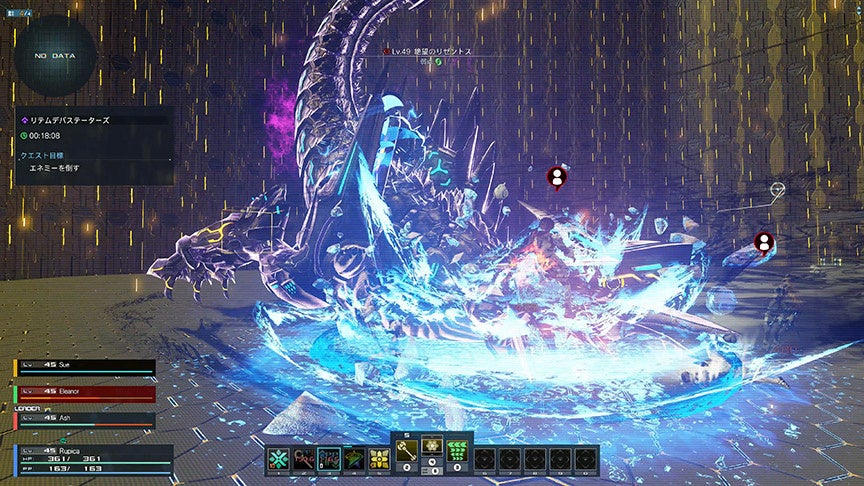Screen dimensions: 864x486
Task: Select party member Sue's row
Action: click(x=85, y=367)
